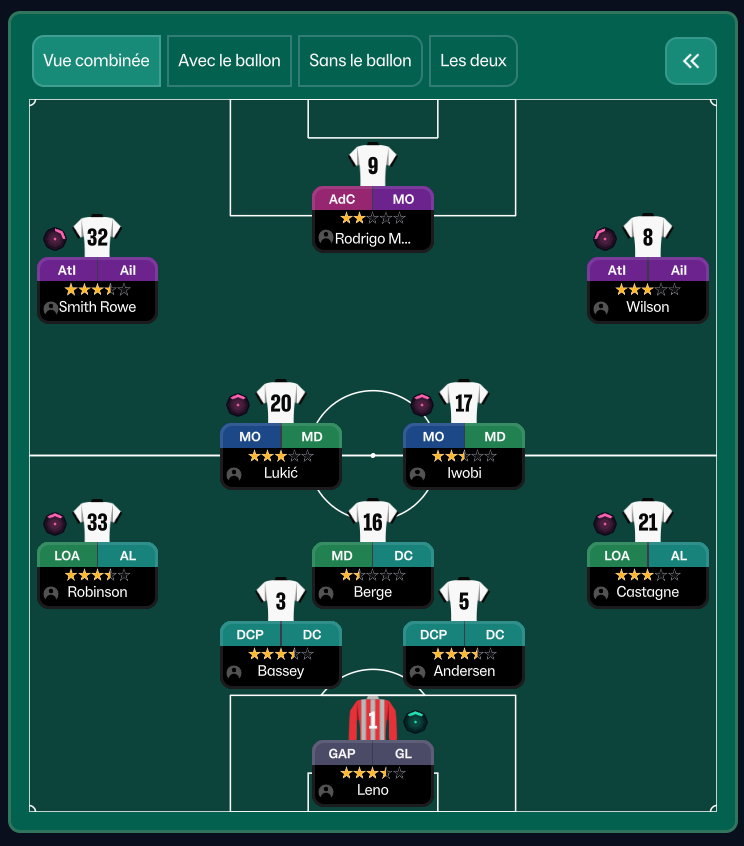Click the role icon next to Smith Rowe

click(x=55, y=238)
